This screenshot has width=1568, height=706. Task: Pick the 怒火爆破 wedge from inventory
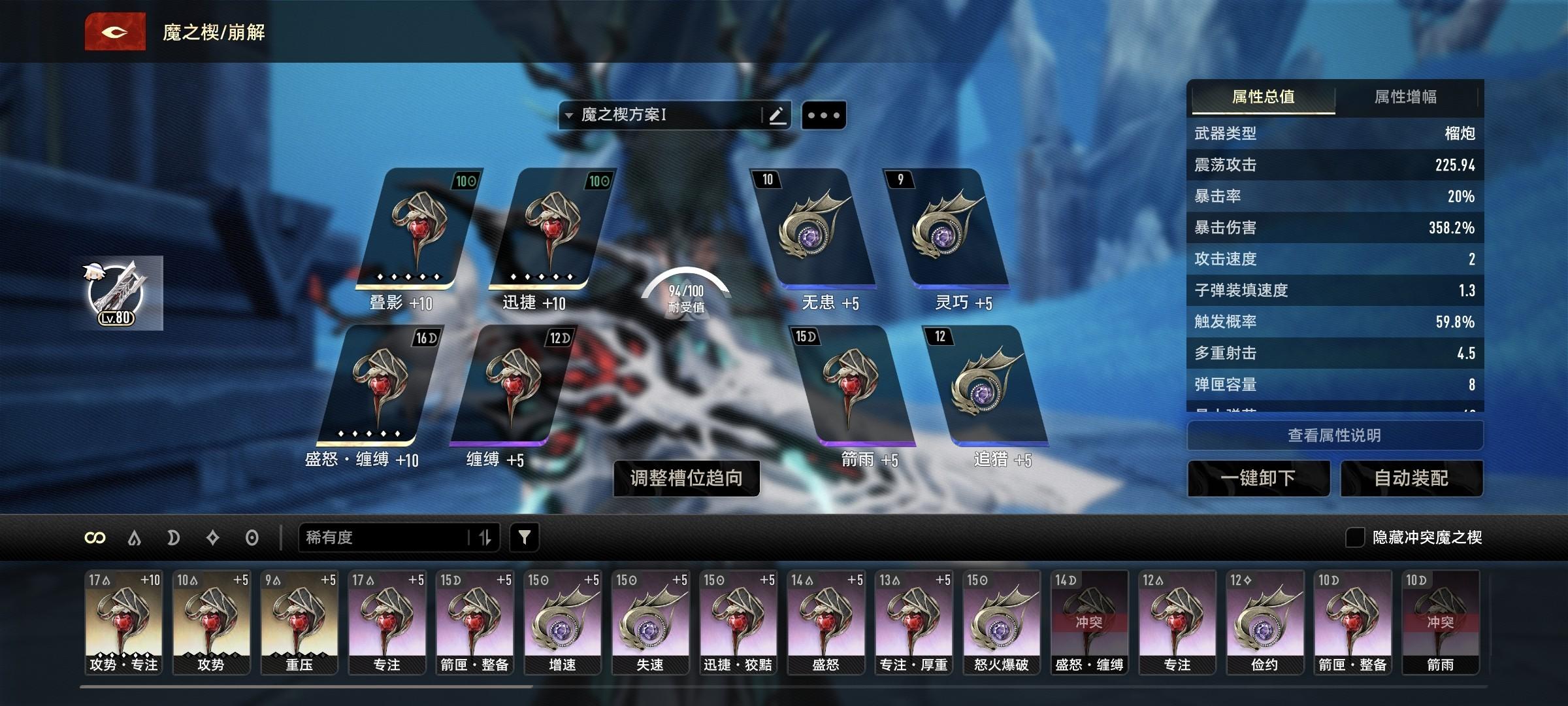point(1001,621)
